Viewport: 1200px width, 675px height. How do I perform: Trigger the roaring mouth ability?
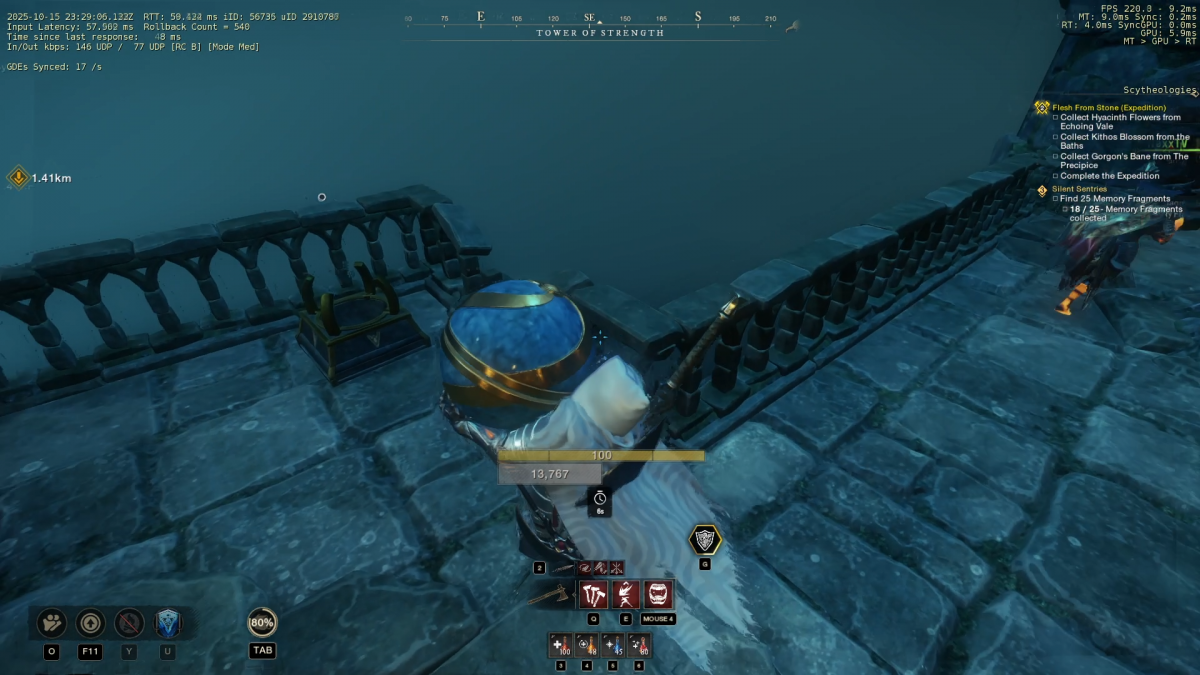pyautogui.click(x=658, y=595)
